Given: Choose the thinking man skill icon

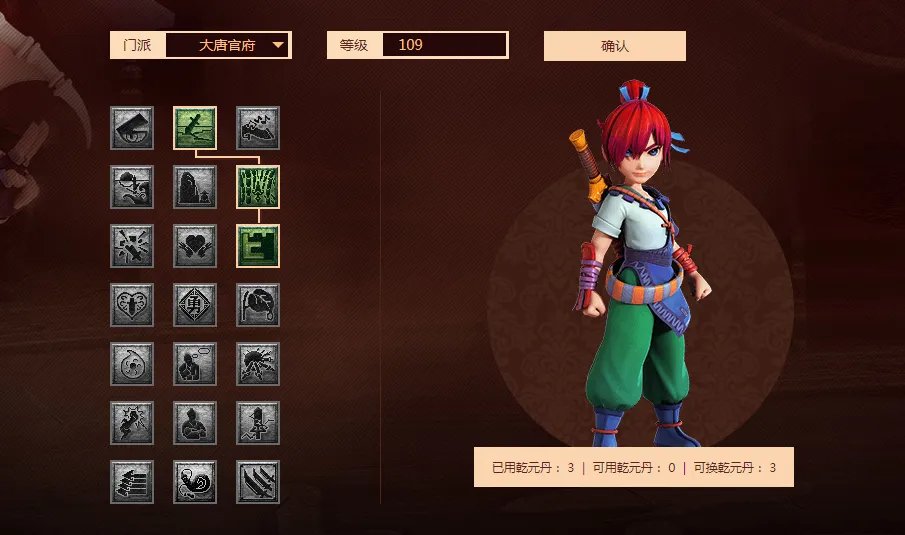Looking at the screenshot, I should point(195,364).
